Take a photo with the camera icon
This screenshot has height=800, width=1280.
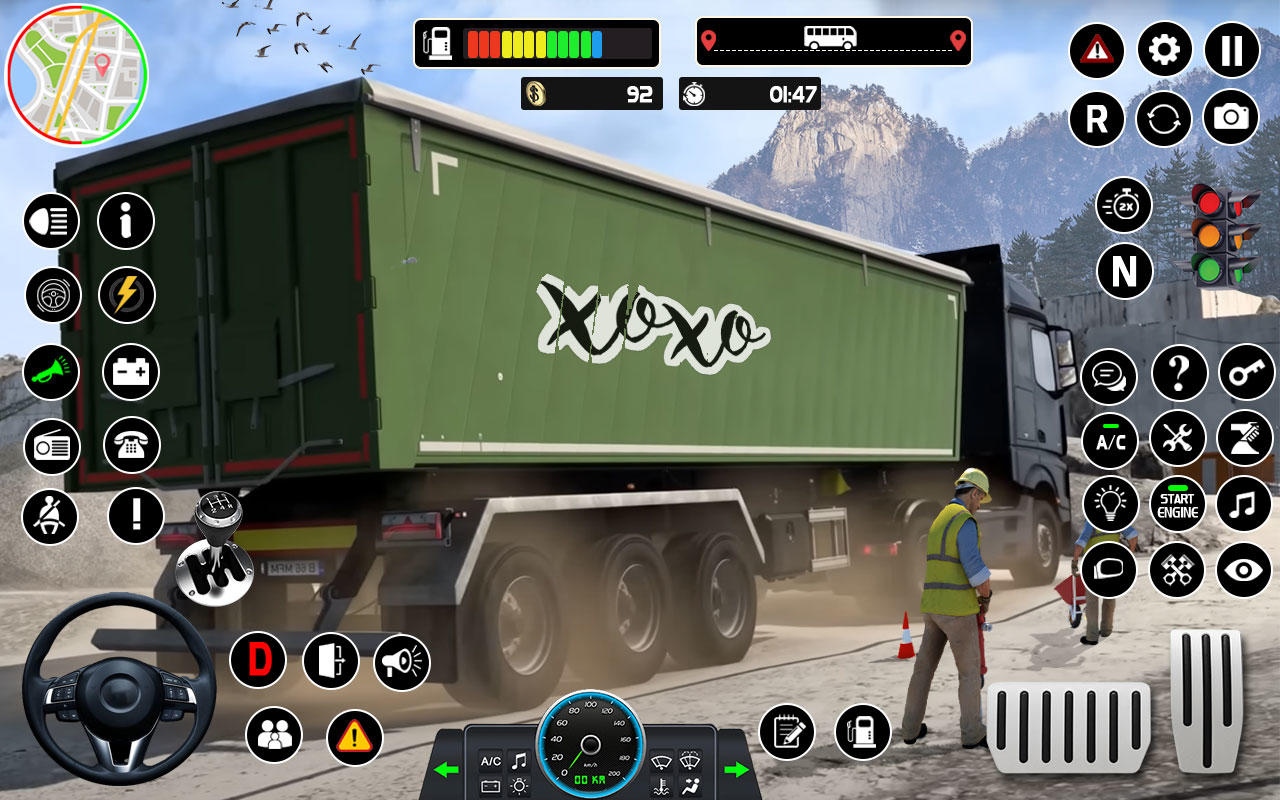click(x=1232, y=119)
